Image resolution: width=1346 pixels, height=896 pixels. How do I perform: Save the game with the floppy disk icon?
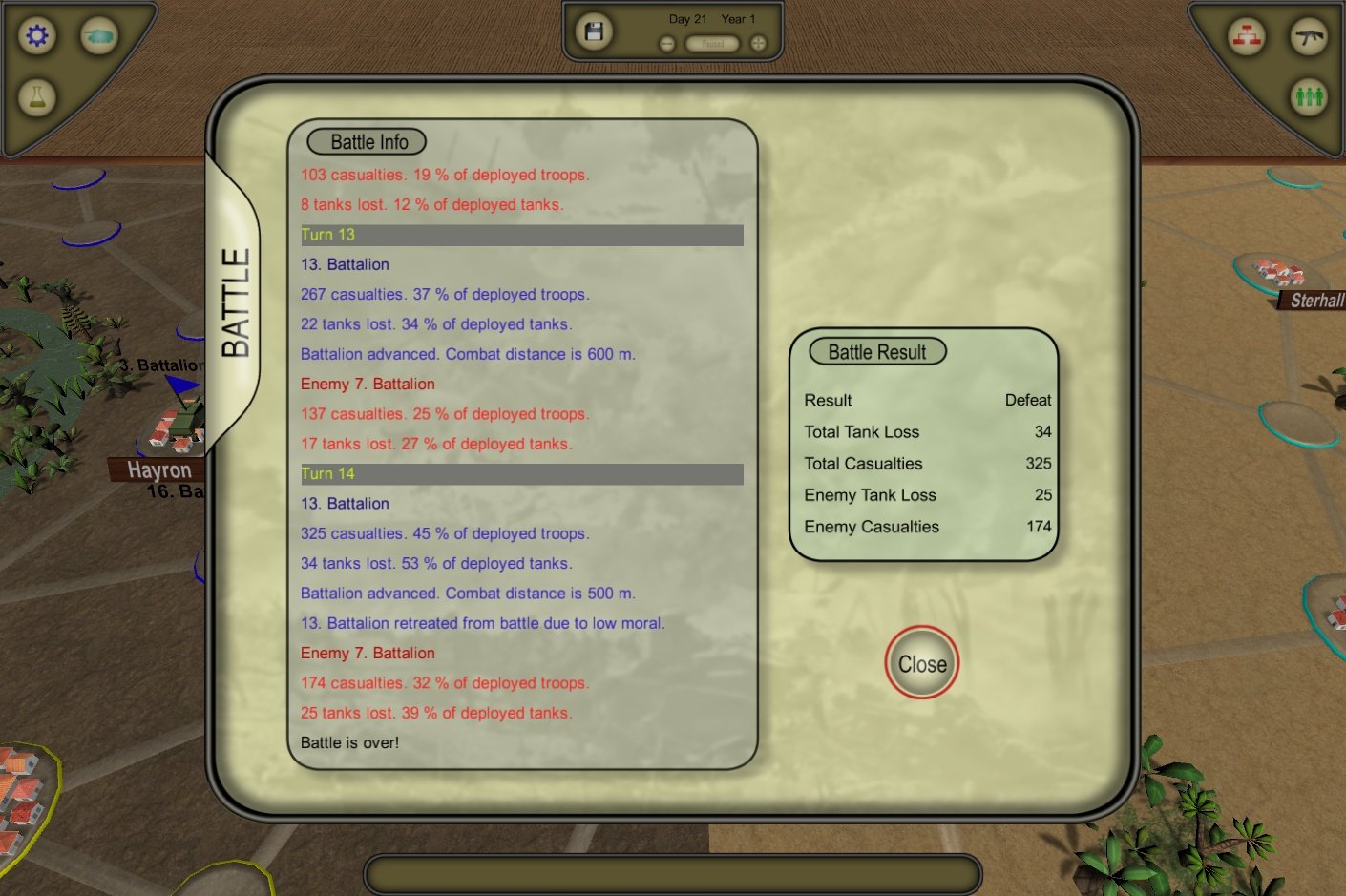point(593,31)
